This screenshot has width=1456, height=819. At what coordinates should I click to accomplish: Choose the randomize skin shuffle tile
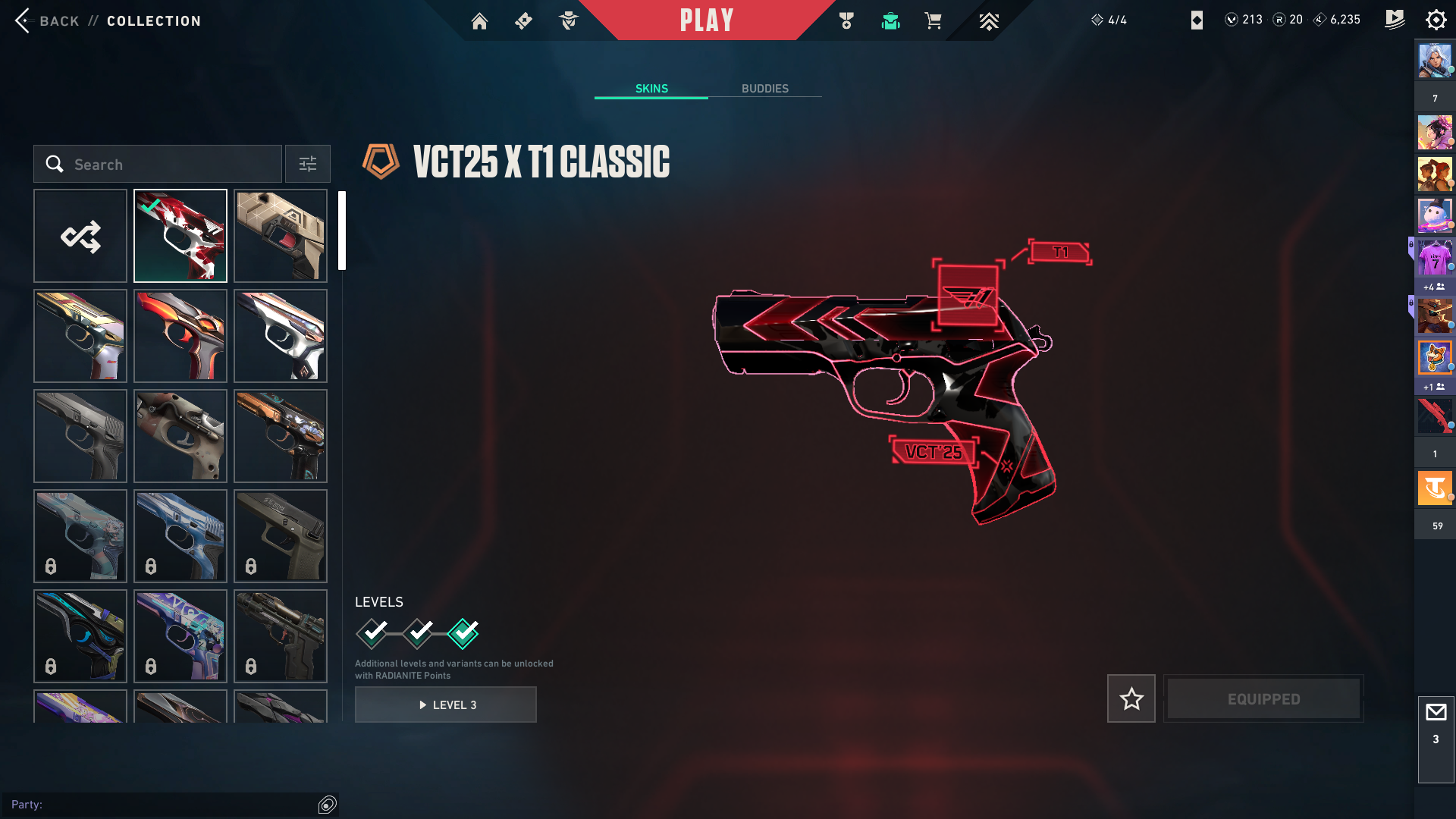[x=80, y=236]
